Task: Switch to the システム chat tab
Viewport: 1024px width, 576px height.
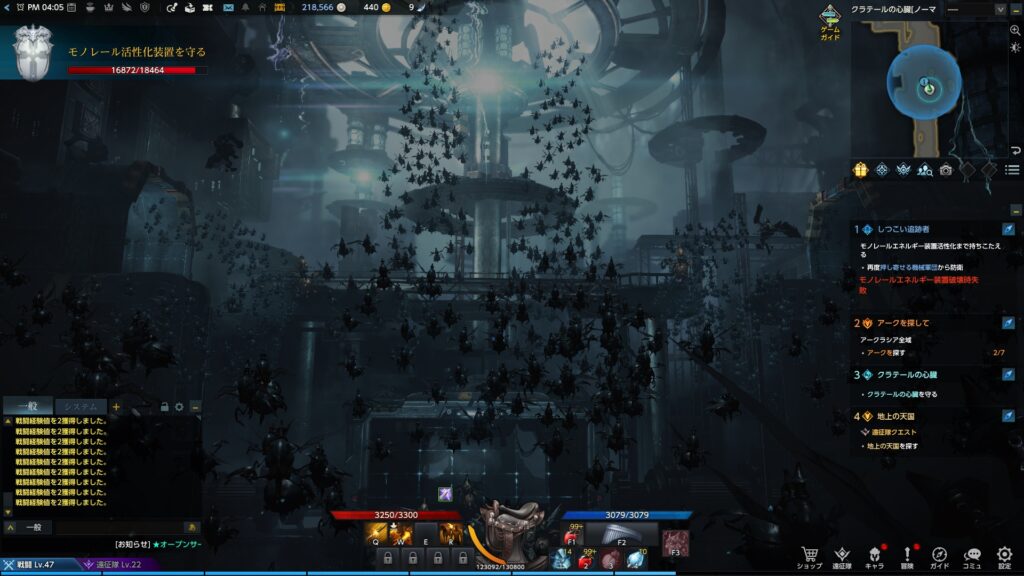Action: coord(79,406)
